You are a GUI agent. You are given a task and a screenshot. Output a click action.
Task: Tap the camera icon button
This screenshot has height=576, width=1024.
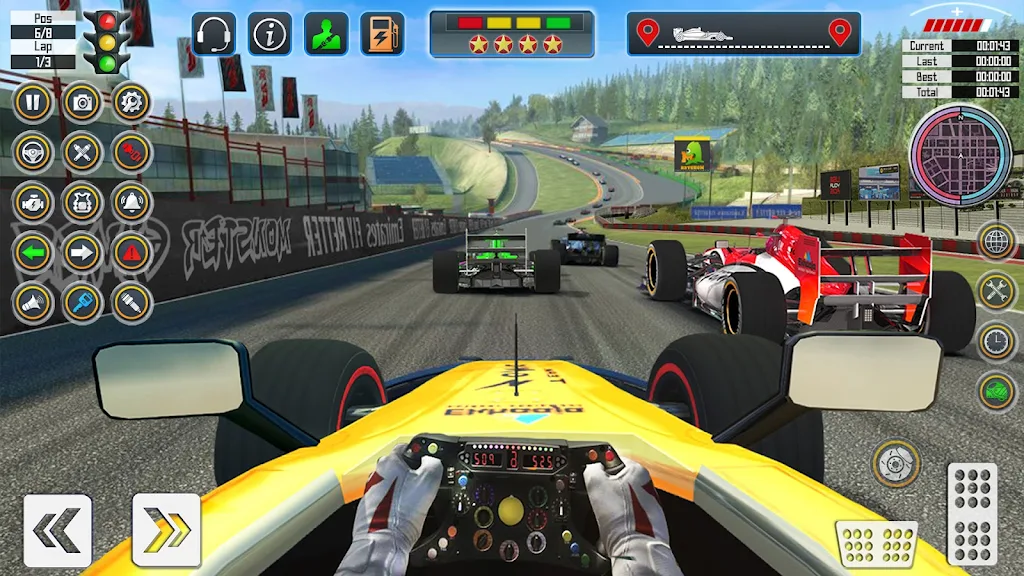pos(82,101)
